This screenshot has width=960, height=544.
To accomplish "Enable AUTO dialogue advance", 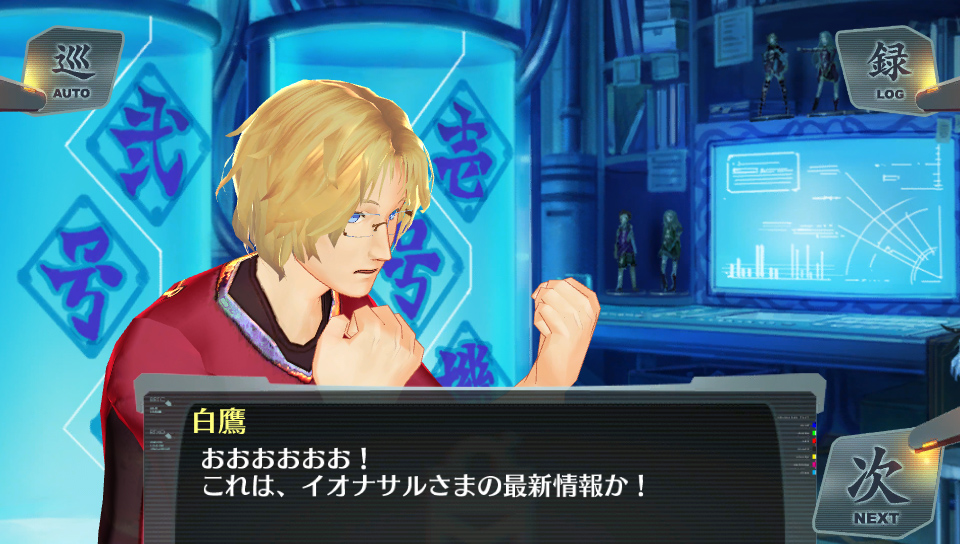I will pyautogui.click(x=71, y=69).
